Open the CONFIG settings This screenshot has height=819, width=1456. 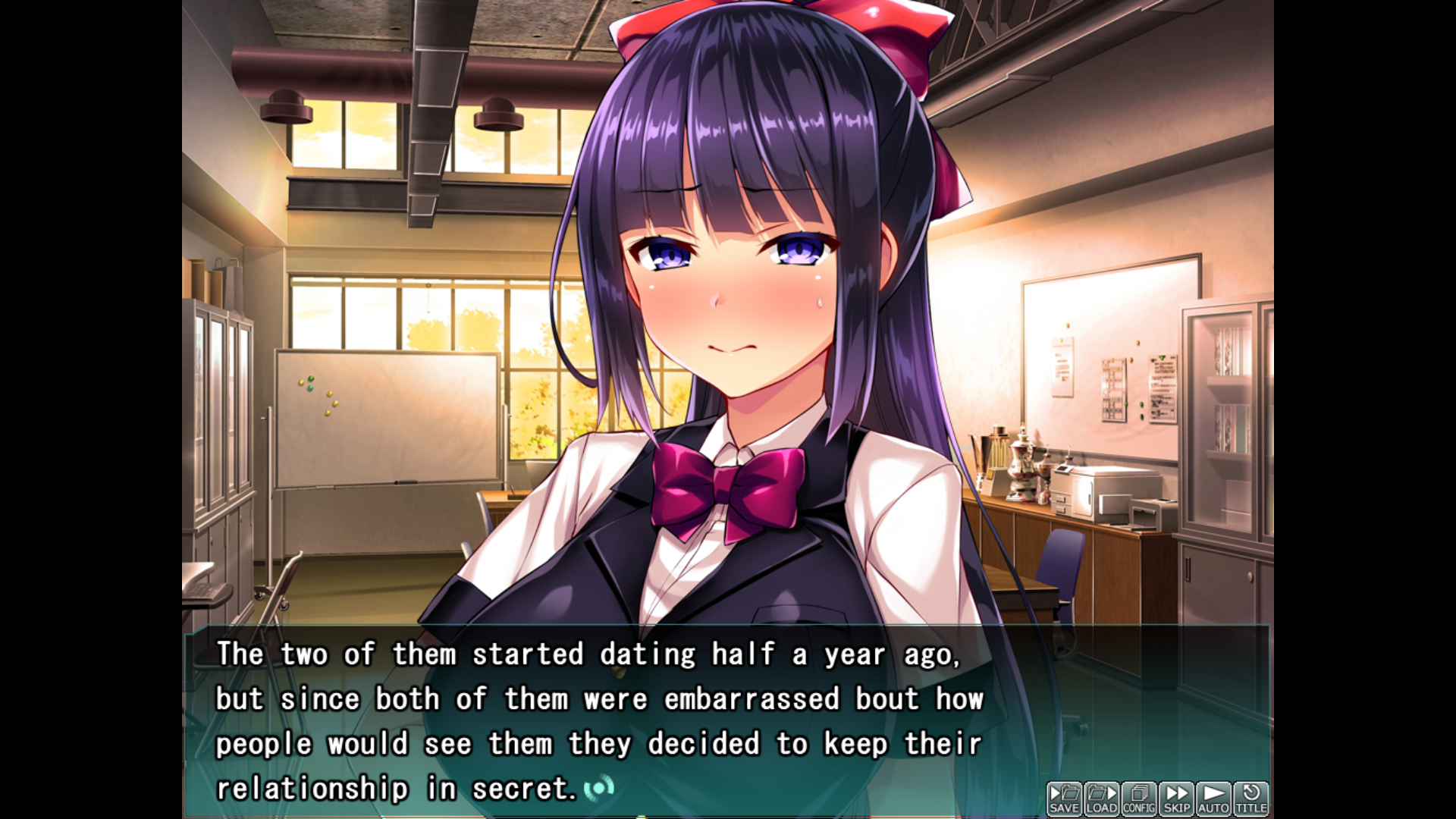[1139, 799]
